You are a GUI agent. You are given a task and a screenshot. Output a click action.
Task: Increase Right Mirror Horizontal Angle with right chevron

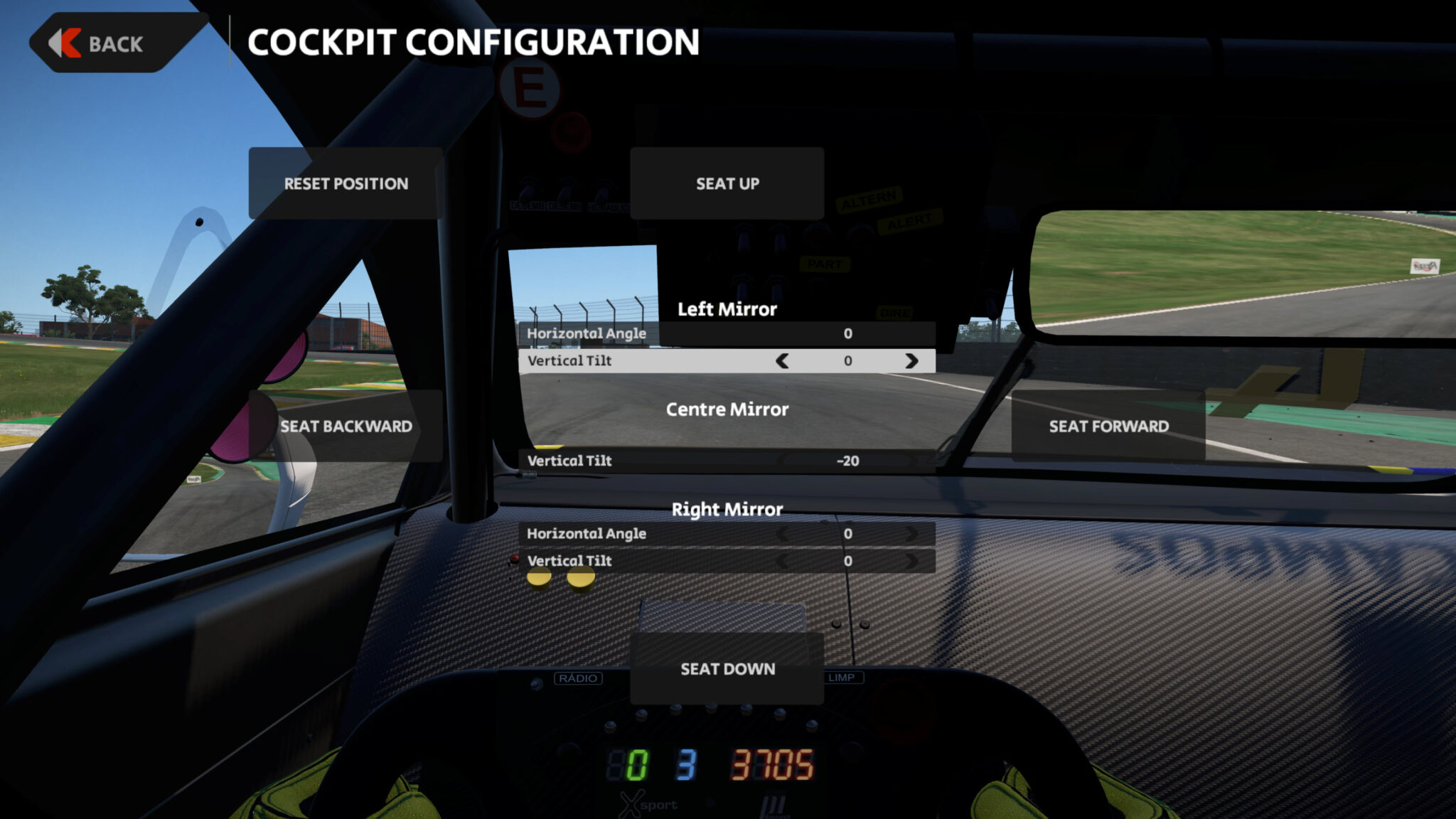(x=914, y=534)
